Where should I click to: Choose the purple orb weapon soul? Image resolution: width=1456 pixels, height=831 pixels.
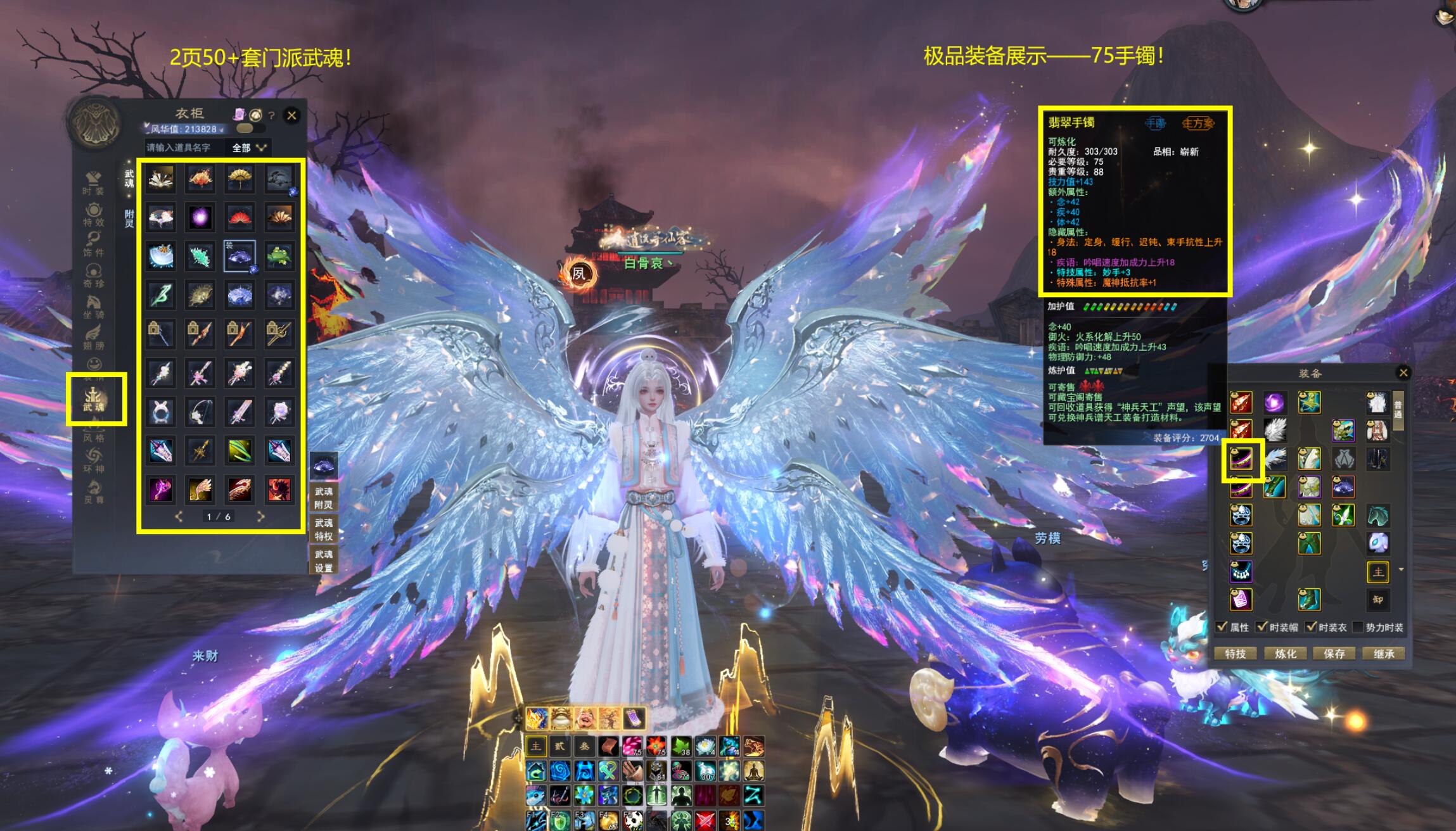tap(200, 217)
